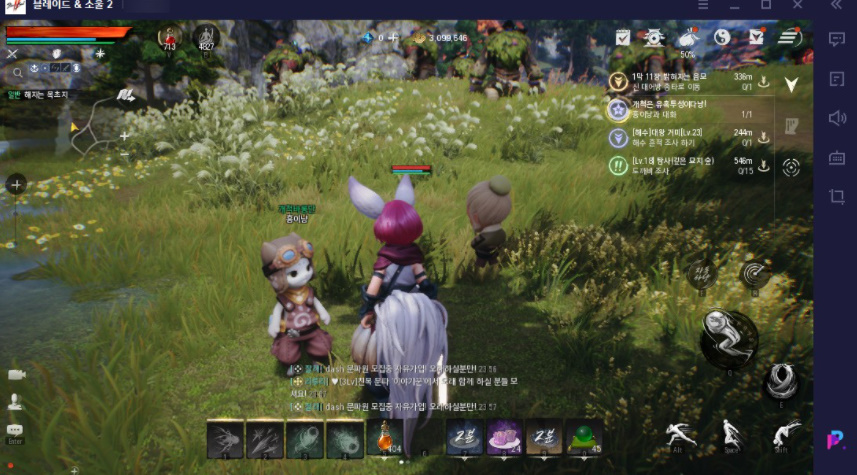The width and height of the screenshot is (857, 475).
Task: Activate the sprint skill labeled Shift
Action: tap(787, 434)
